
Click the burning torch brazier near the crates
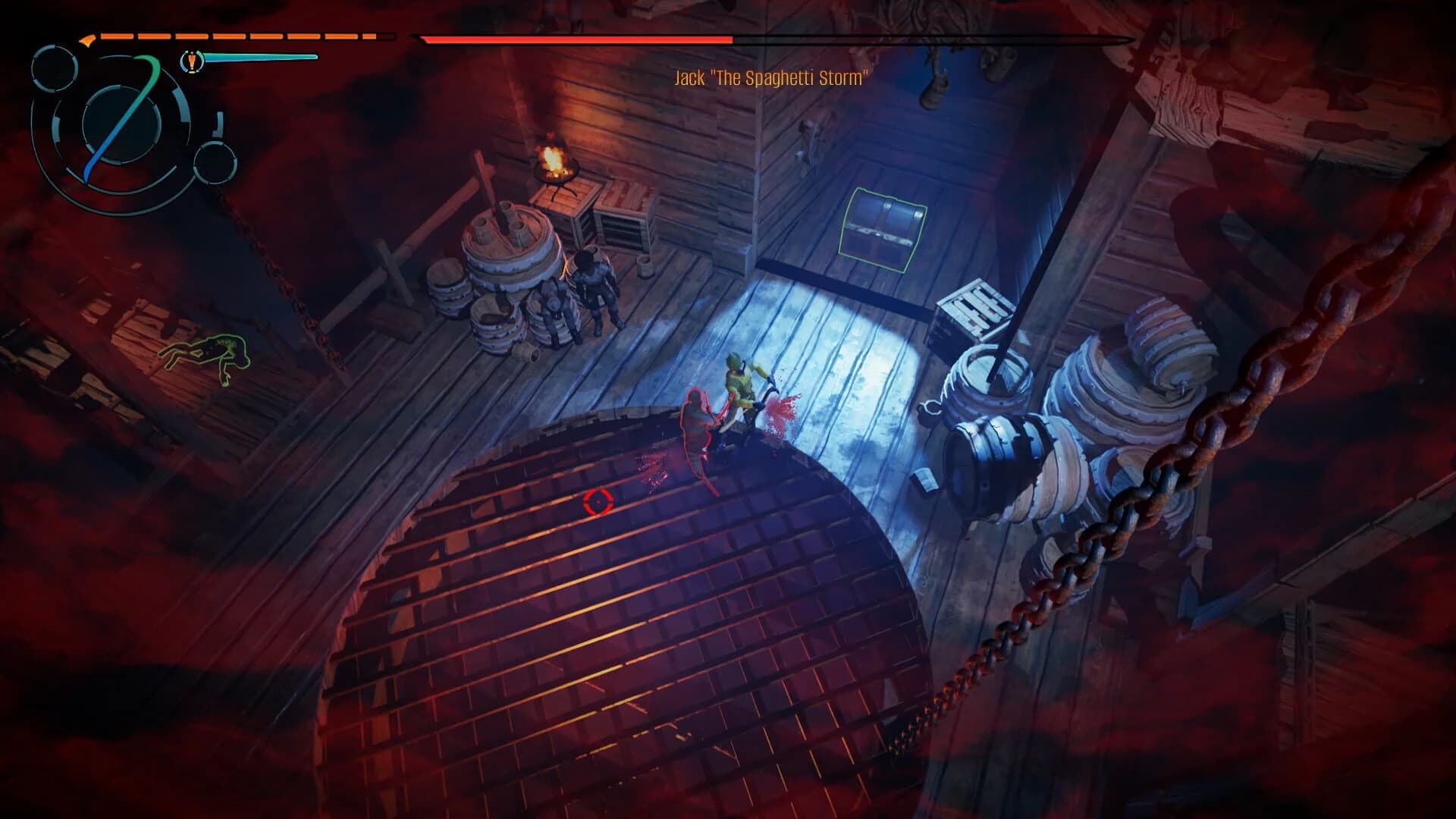pos(553,159)
